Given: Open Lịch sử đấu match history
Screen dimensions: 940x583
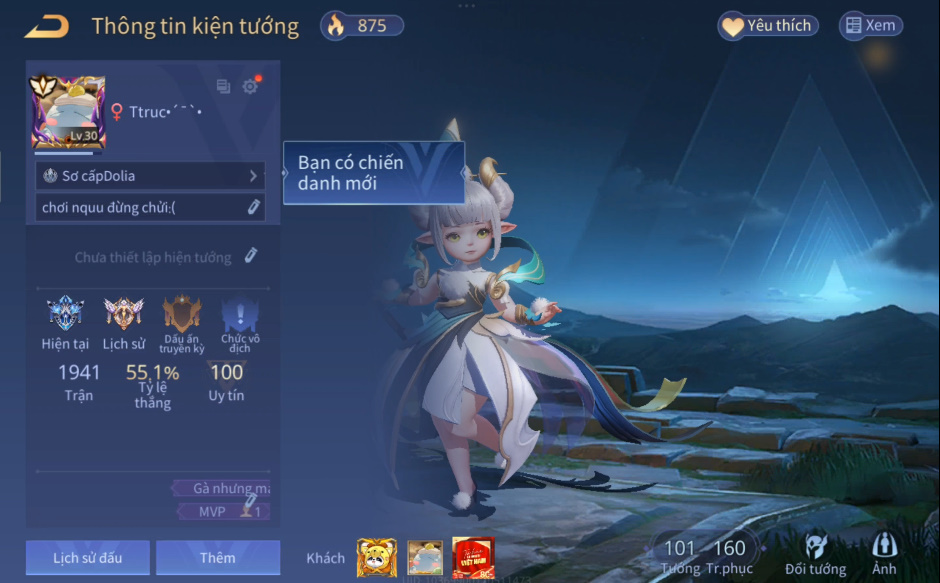Looking at the screenshot, I should click(88, 558).
